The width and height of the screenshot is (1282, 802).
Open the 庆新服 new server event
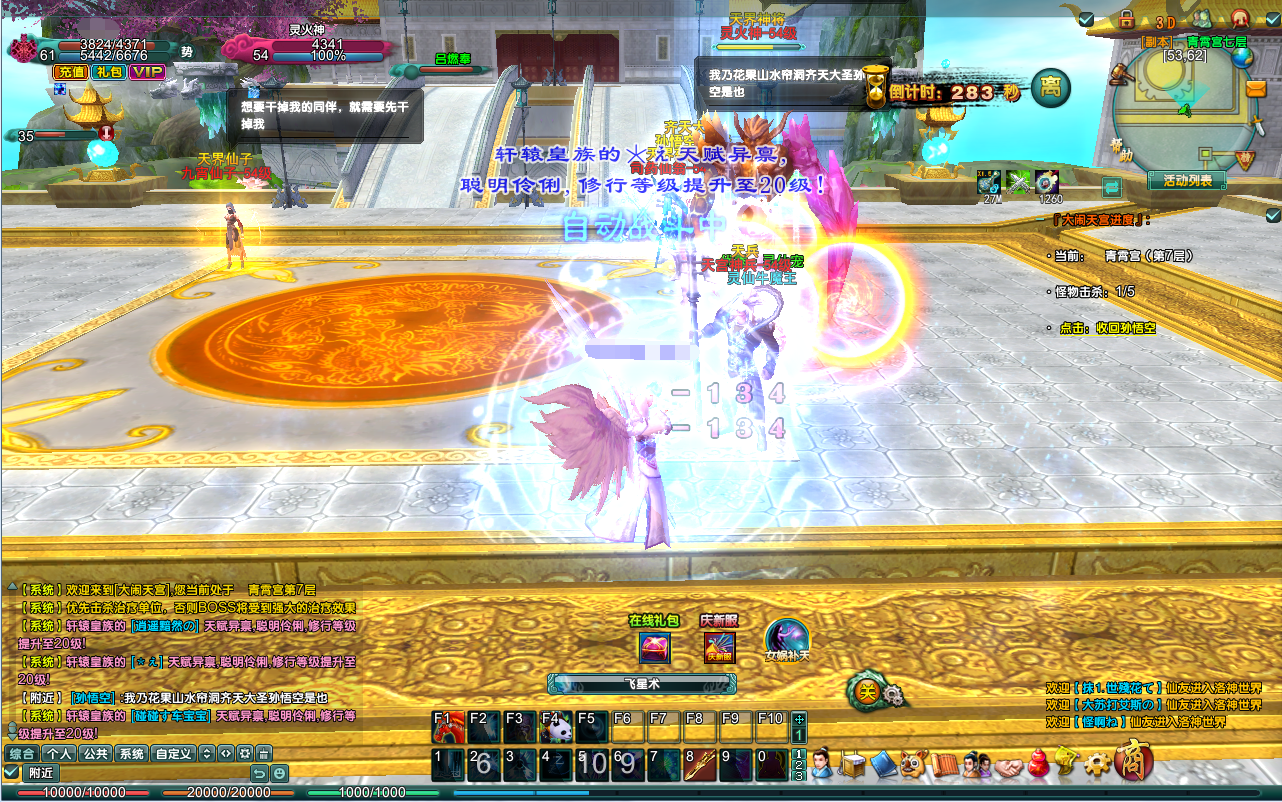(718, 647)
